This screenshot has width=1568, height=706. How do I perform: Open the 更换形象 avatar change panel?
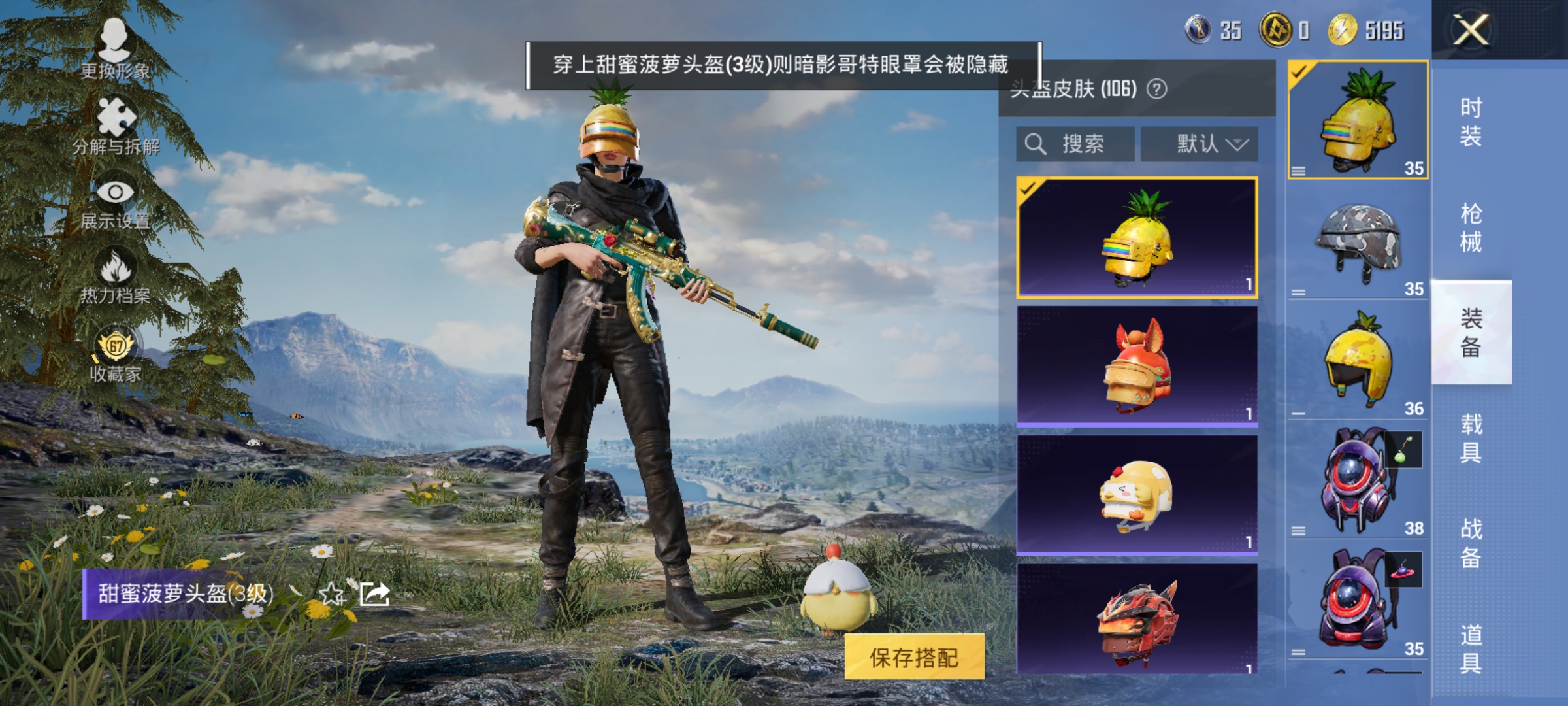pos(115,49)
